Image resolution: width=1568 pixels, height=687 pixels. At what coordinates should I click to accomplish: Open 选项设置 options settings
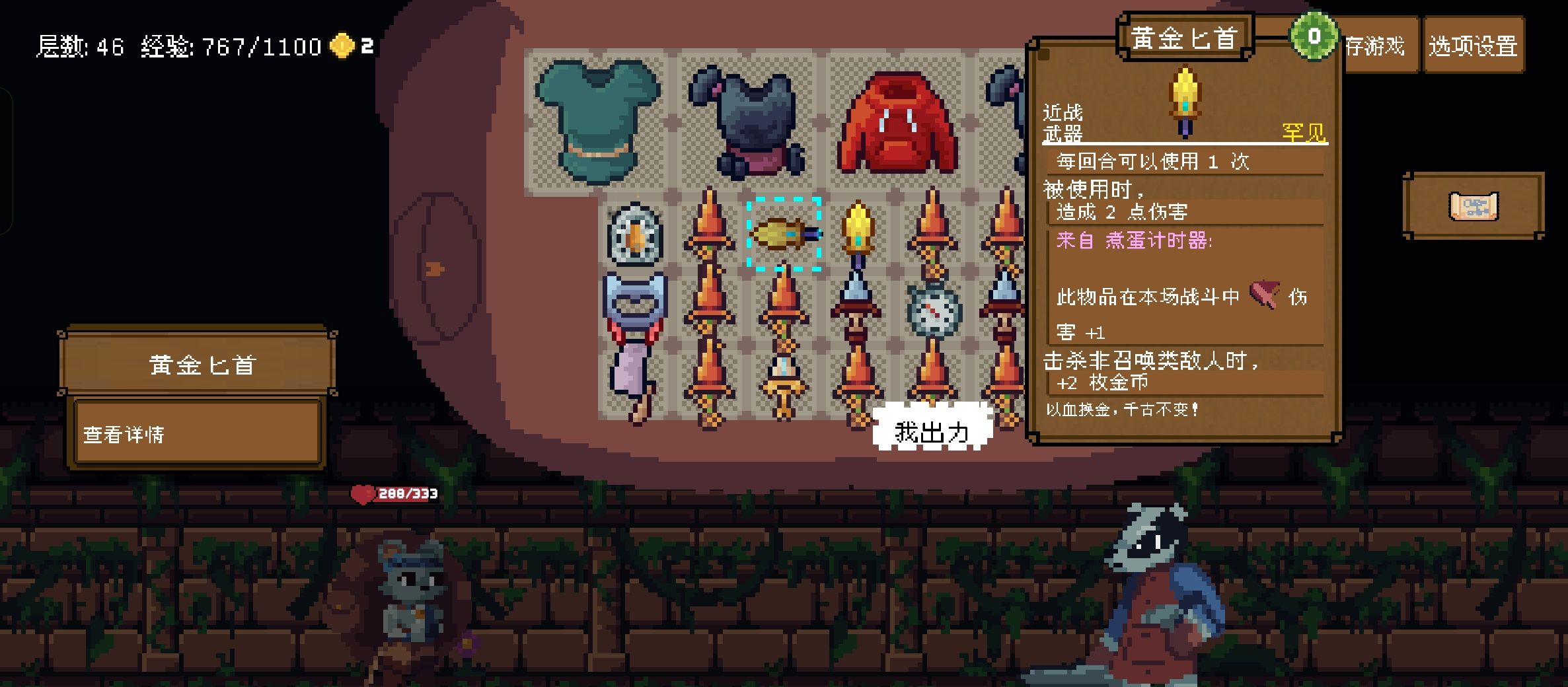click(1473, 46)
